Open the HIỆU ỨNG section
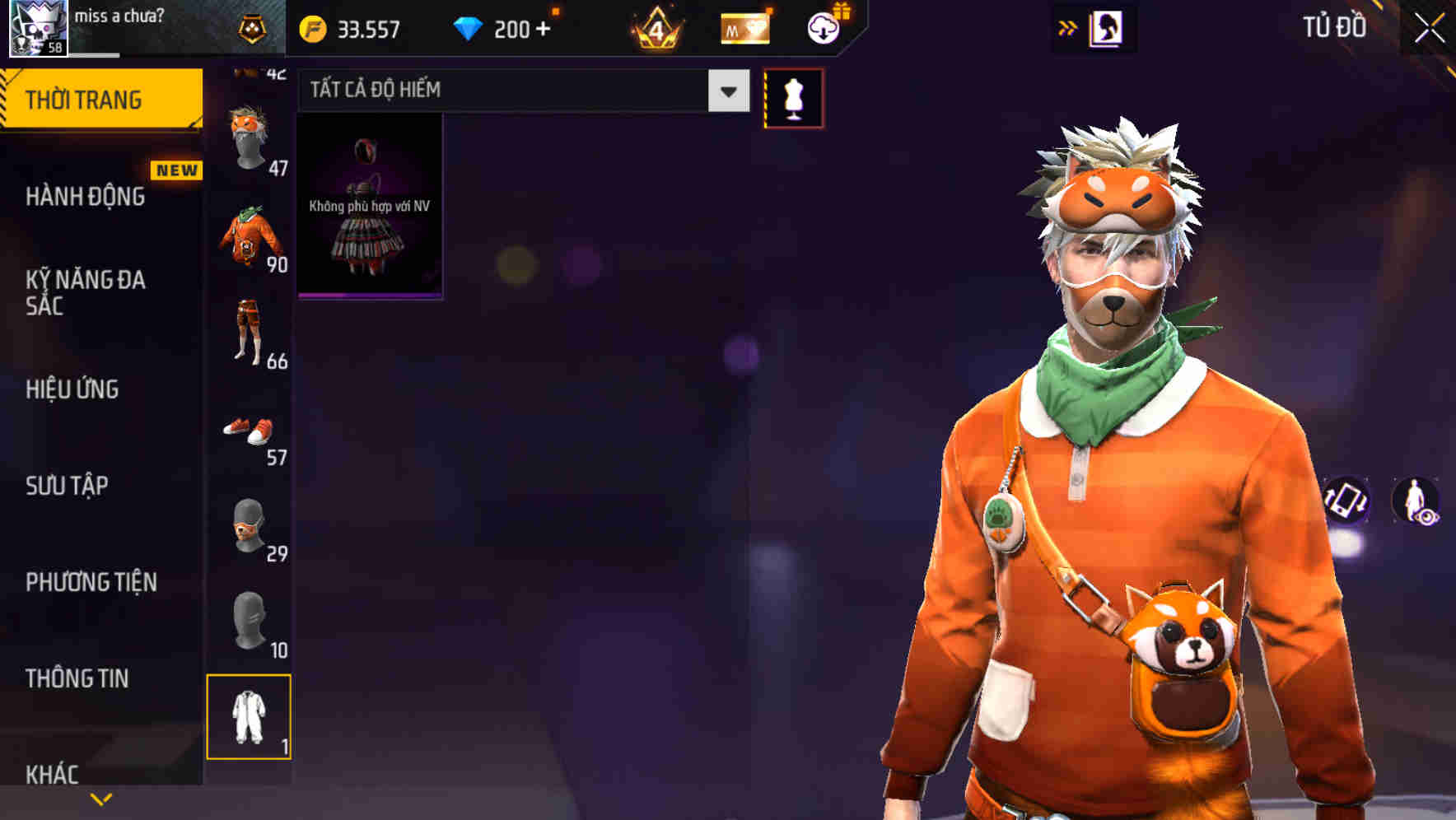The height and width of the screenshot is (820, 1456). [x=72, y=389]
